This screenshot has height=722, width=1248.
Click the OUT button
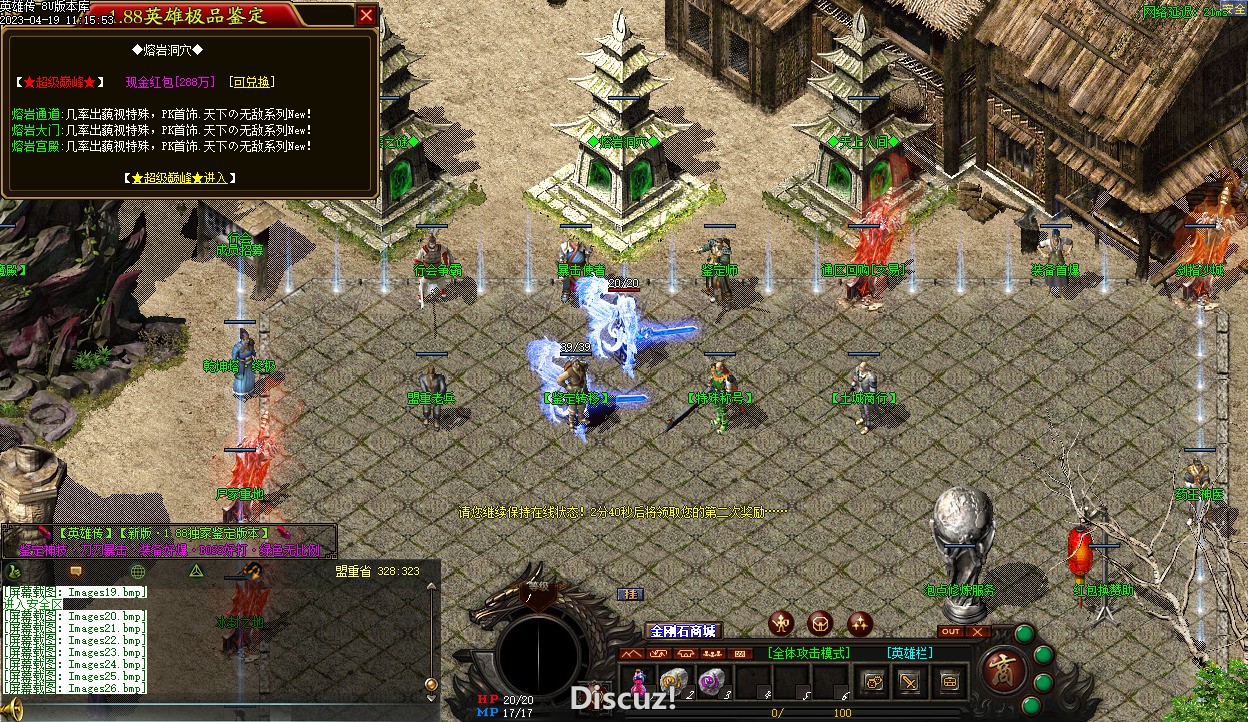click(x=951, y=632)
